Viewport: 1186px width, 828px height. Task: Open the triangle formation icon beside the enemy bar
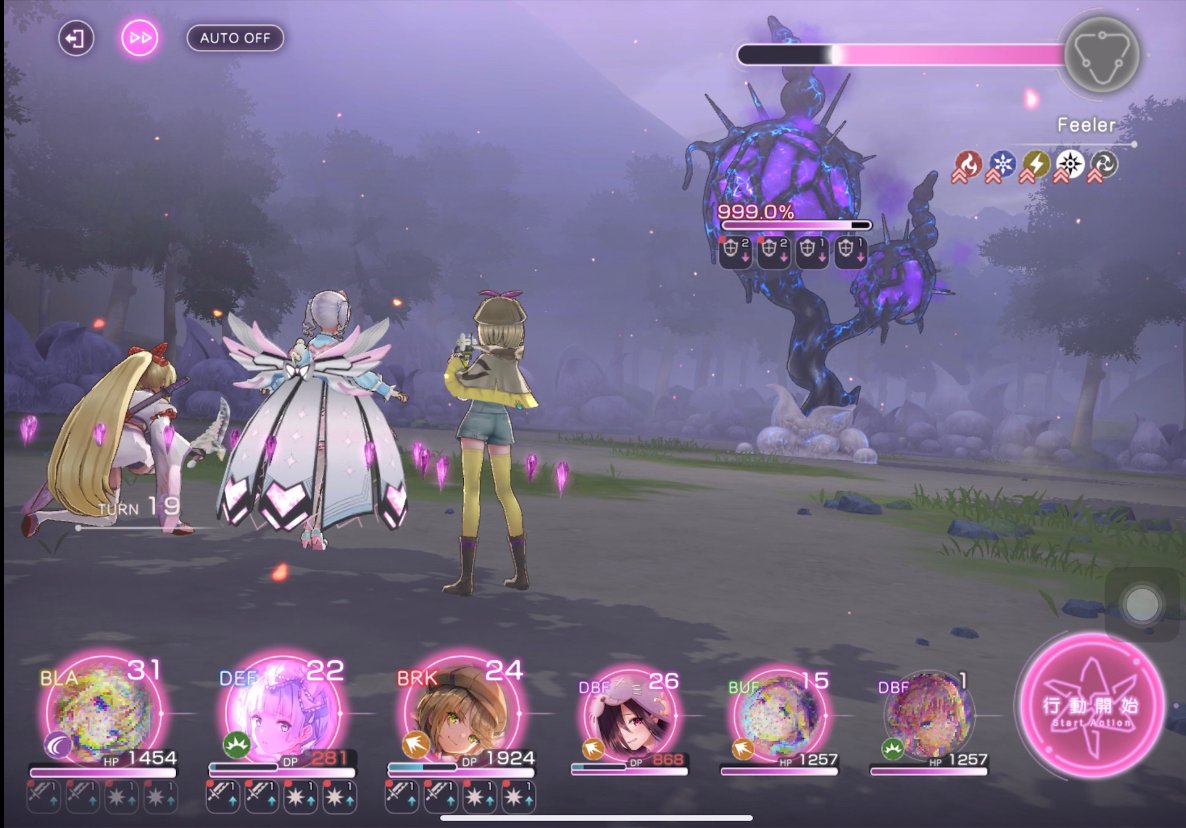(1101, 55)
